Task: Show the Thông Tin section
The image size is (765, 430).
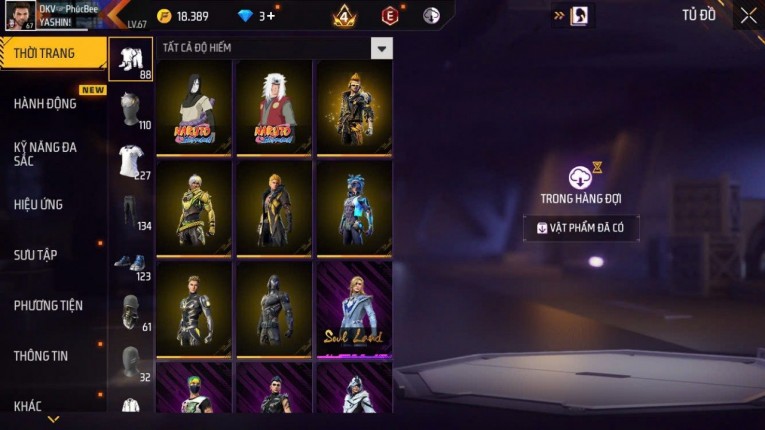Action: tap(41, 355)
